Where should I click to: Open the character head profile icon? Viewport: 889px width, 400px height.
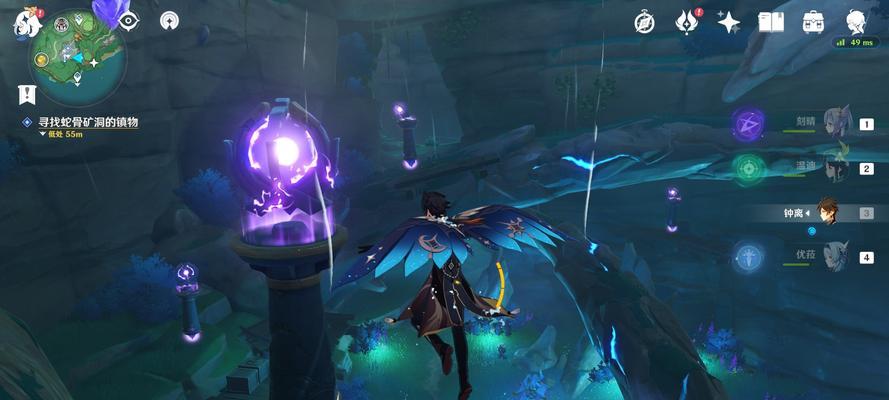click(x=856, y=21)
